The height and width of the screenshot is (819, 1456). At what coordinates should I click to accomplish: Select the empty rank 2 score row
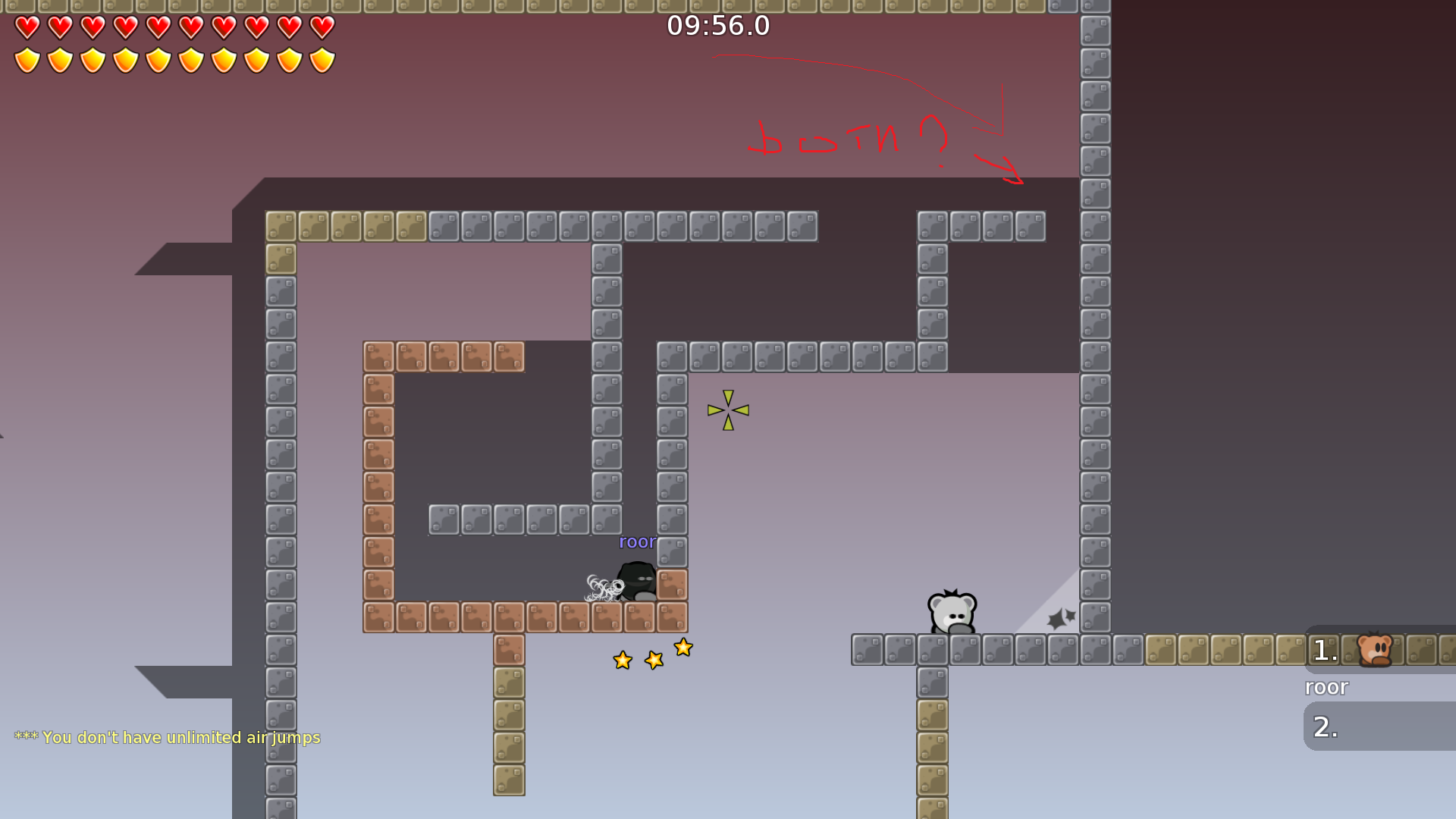coord(1379,726)
